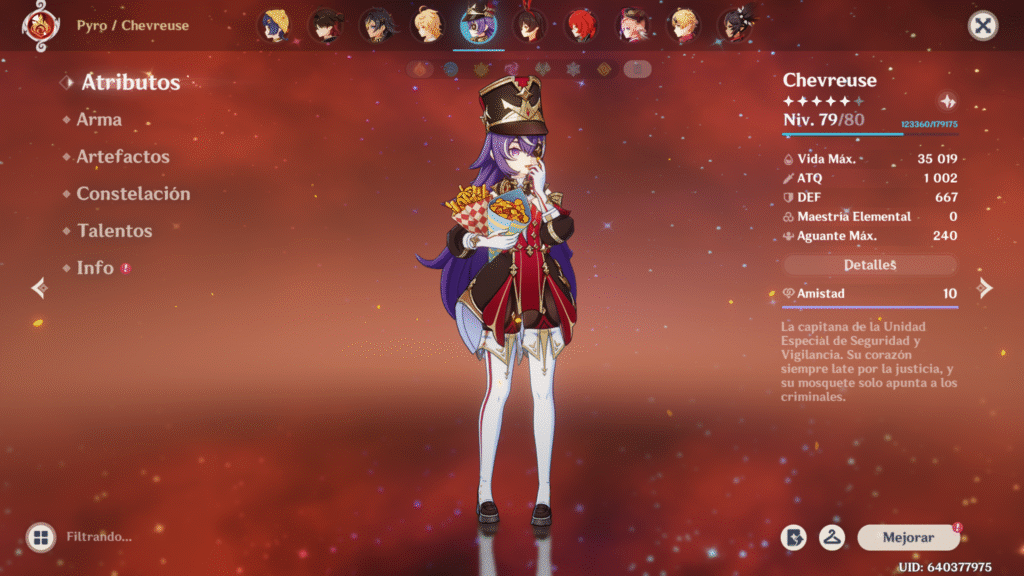Open the outfit hanger icon
Screen dimensions: 1024x576
click(x=832, y=538)
